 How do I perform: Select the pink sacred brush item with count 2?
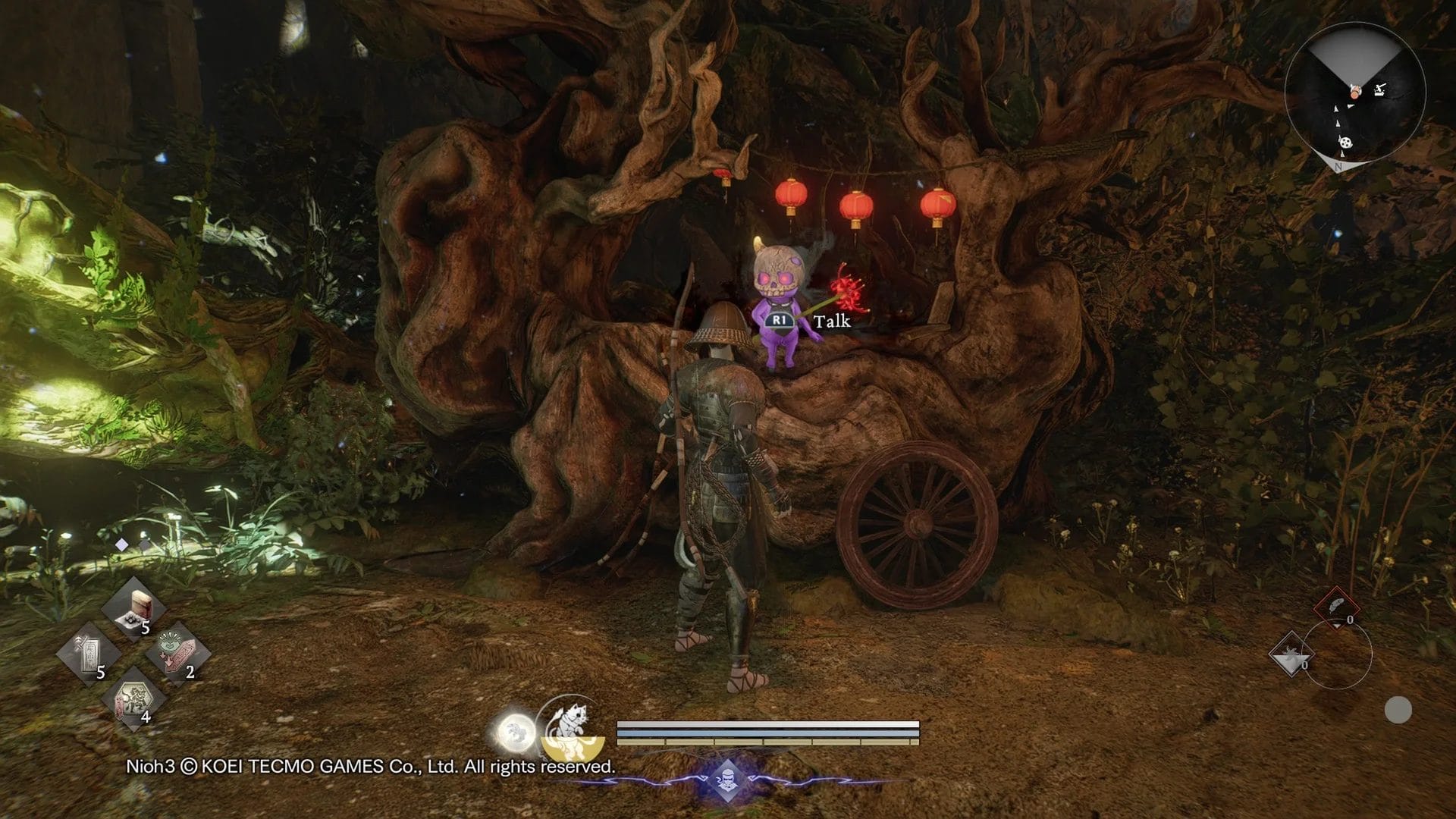177,652
